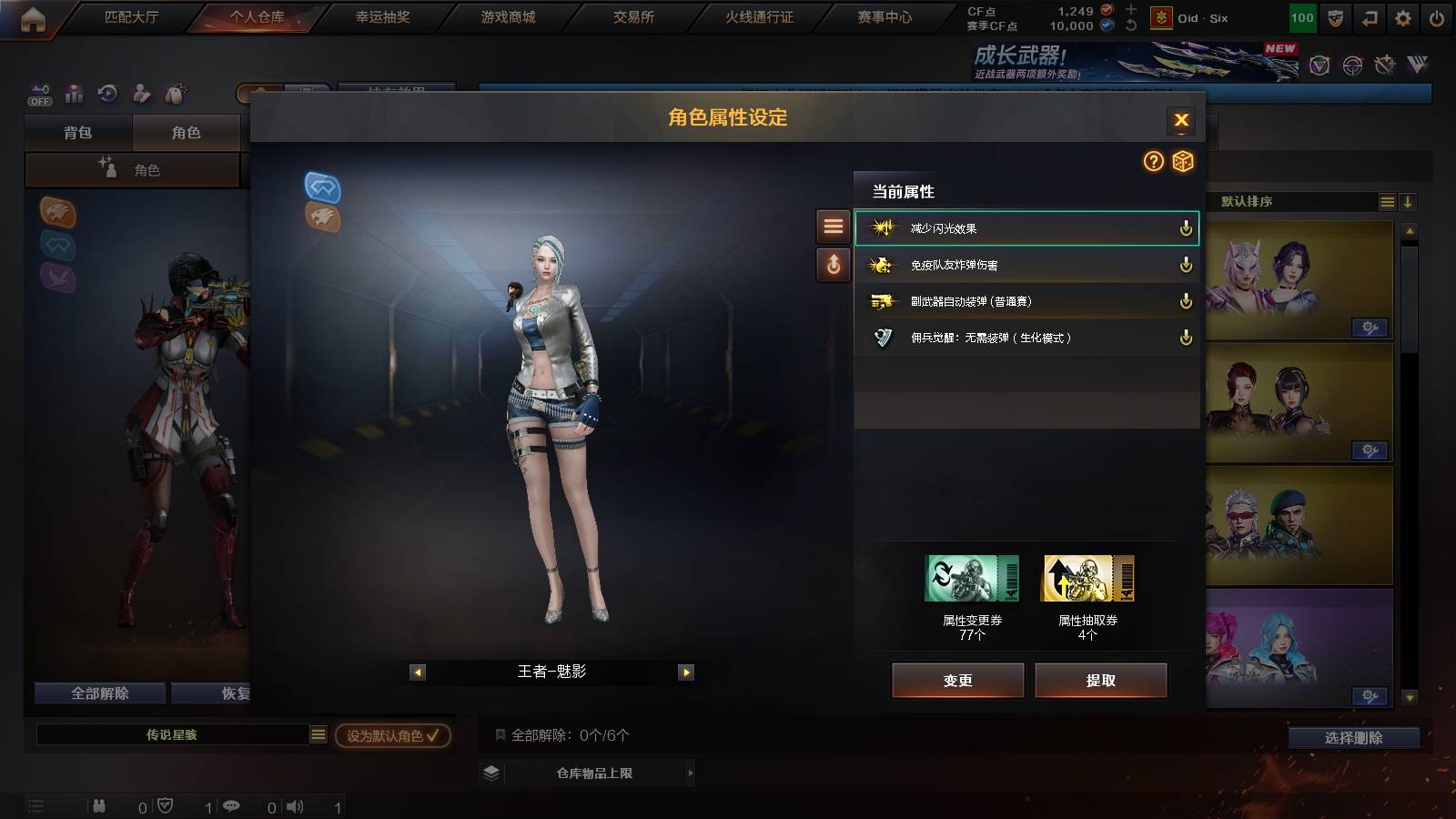
Task: Click the 提取 button to extract attributes
Action: (x=1102, y=680)
